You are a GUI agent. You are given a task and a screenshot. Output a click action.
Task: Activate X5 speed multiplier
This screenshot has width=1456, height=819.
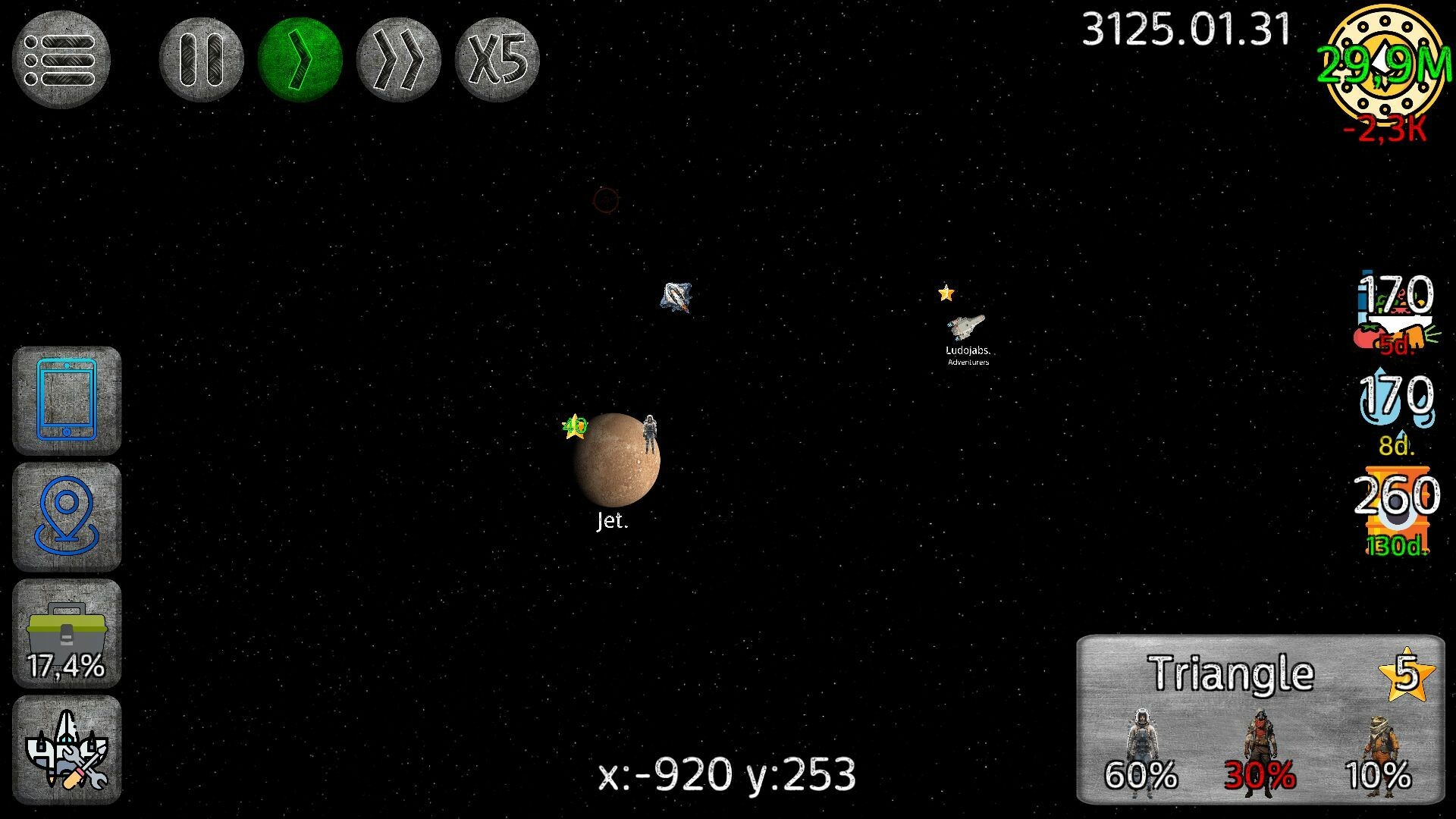pyautogui.click(x=497, y=58)
